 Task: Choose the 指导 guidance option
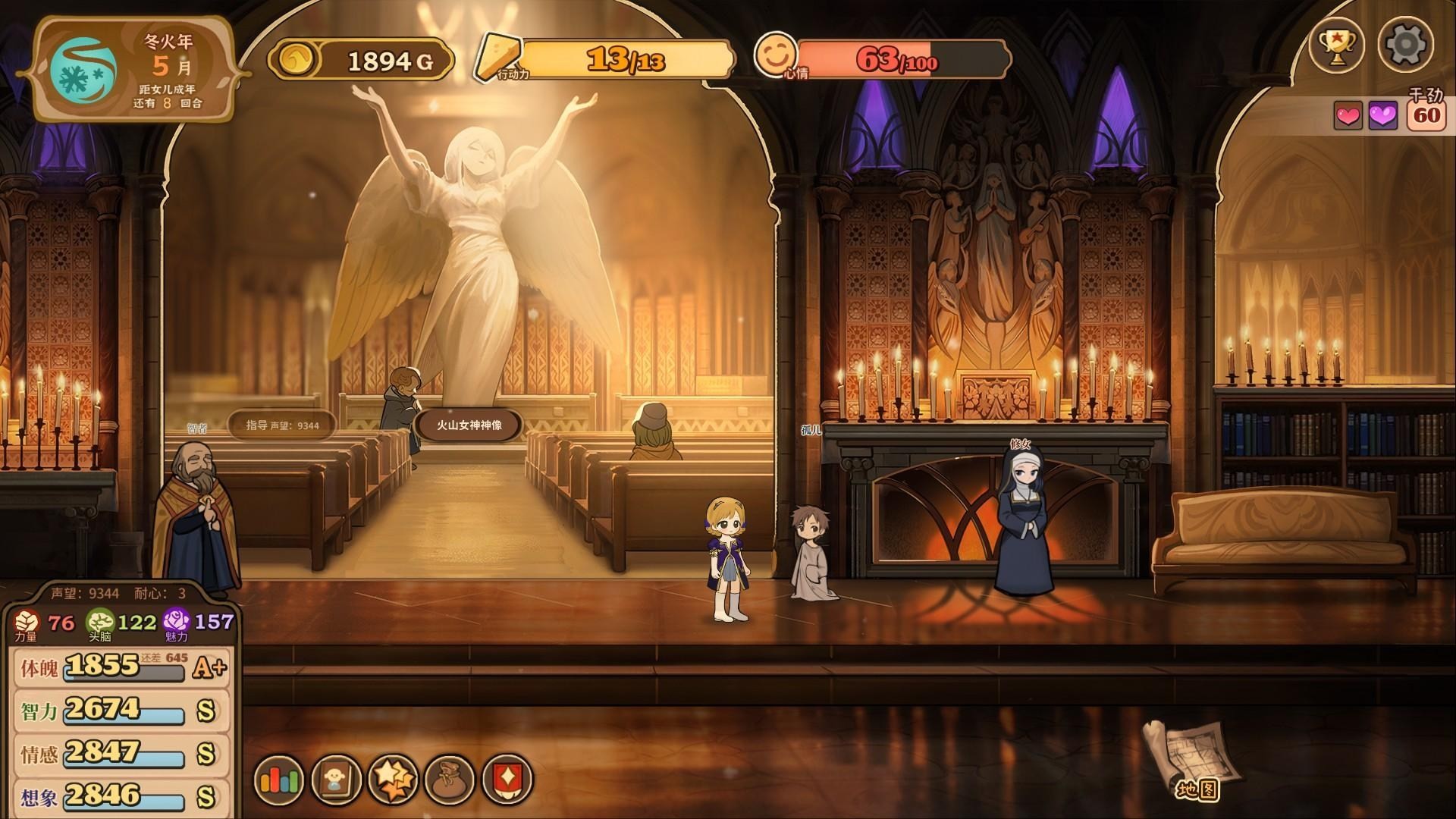282,425
